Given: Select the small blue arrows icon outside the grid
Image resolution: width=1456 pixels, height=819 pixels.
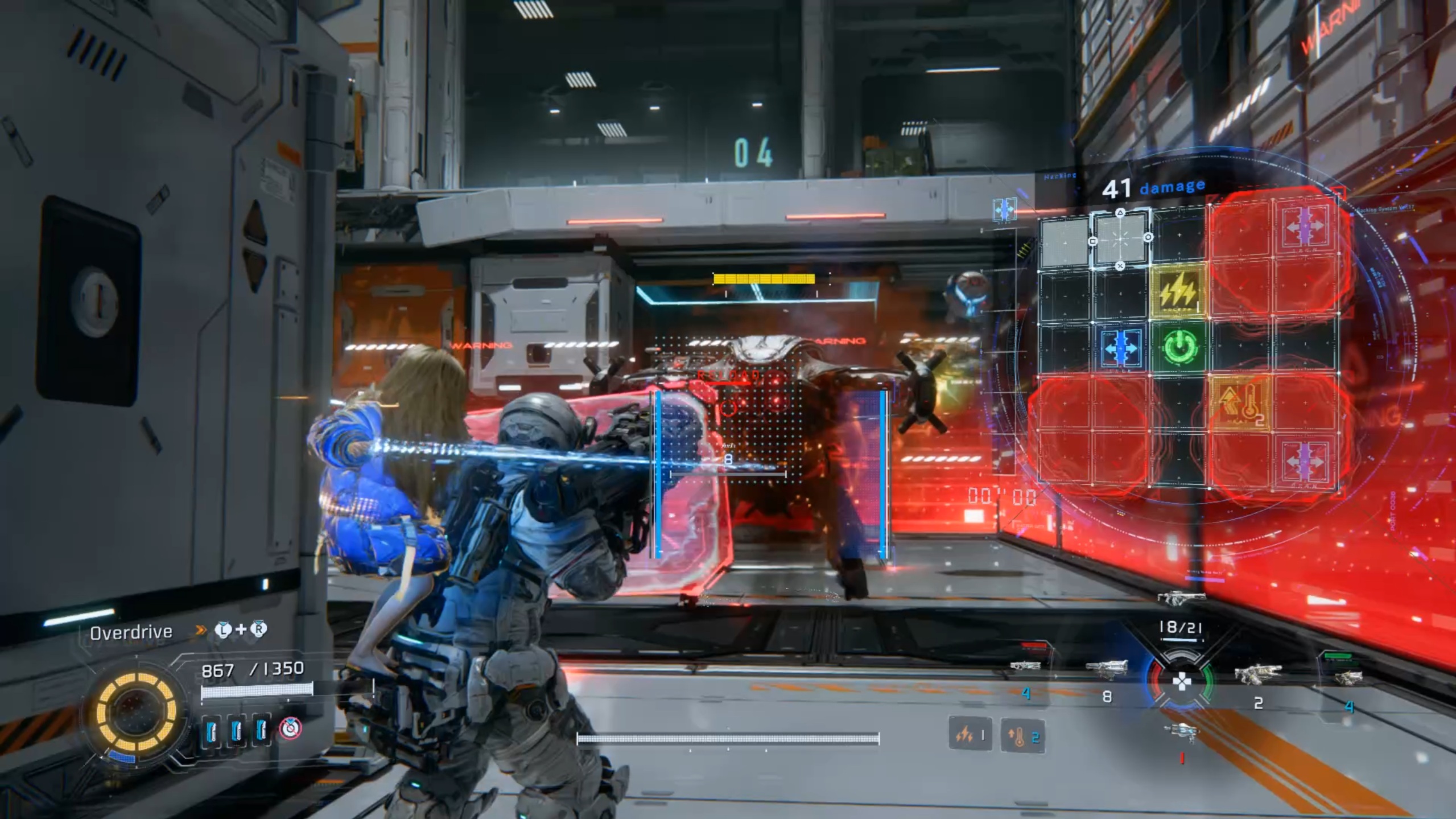Looking at the screenshot, I should click(x=1004, y=209).
